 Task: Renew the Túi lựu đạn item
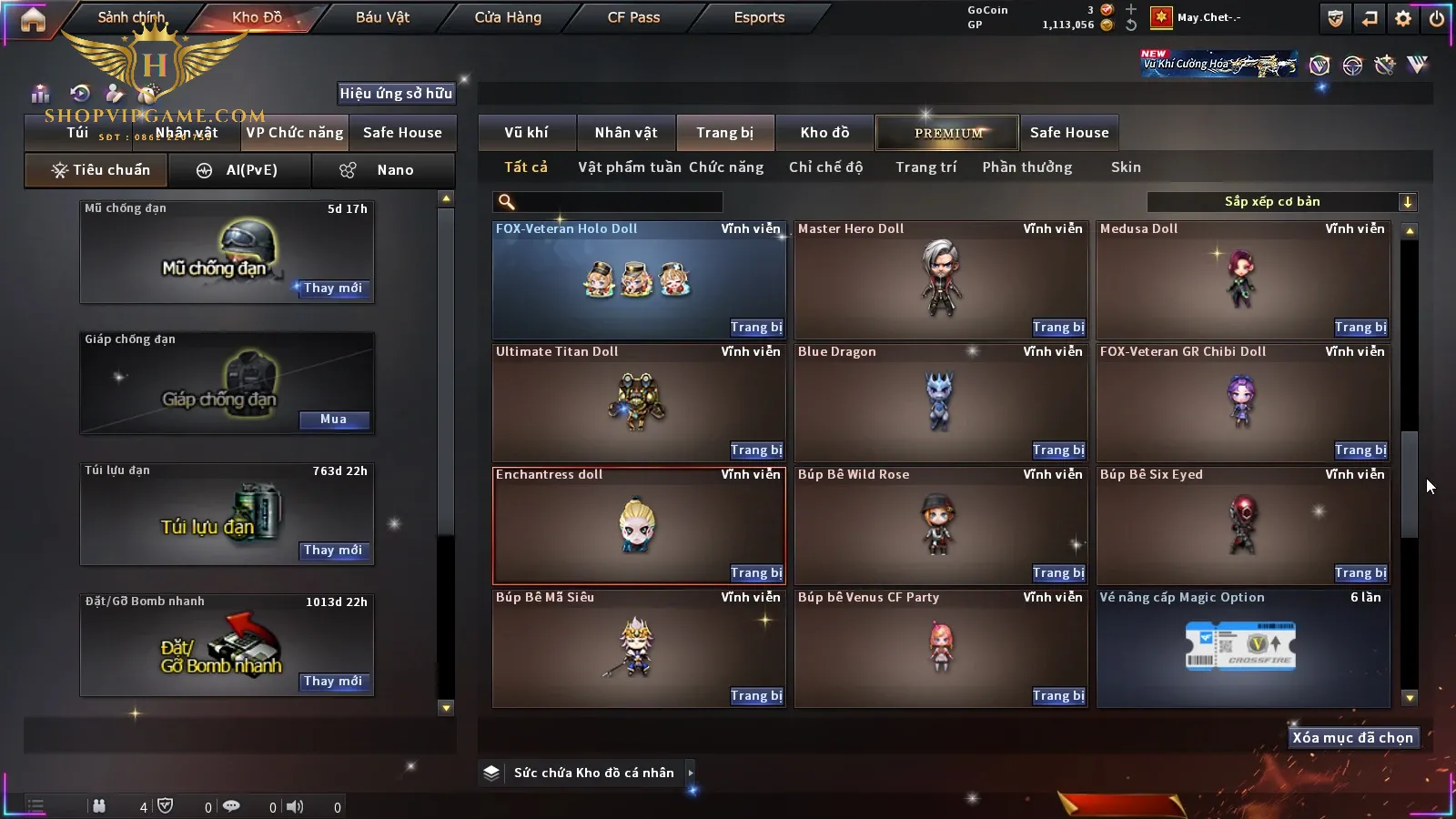333,551
